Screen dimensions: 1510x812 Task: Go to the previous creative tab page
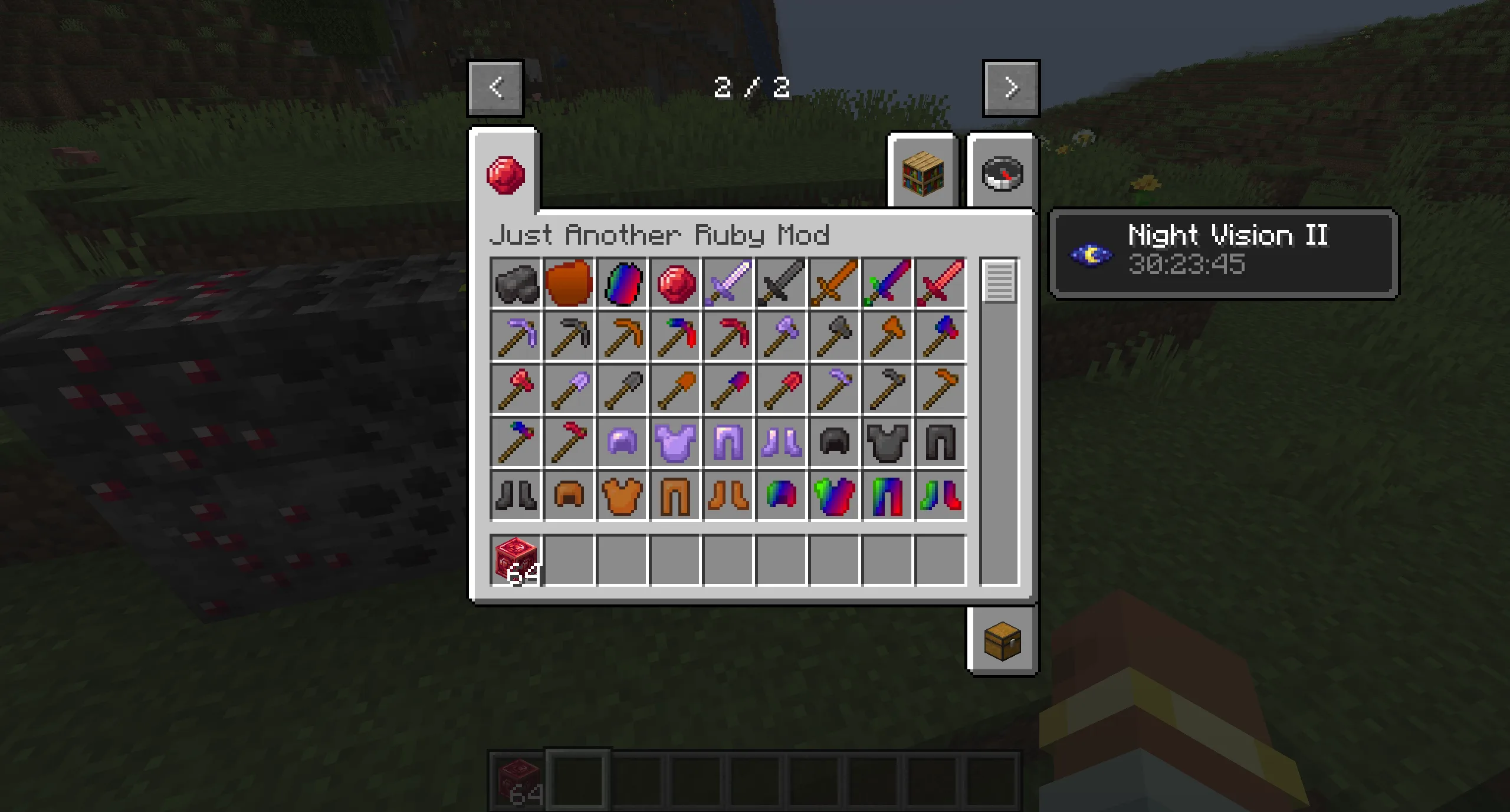point(495,87)
